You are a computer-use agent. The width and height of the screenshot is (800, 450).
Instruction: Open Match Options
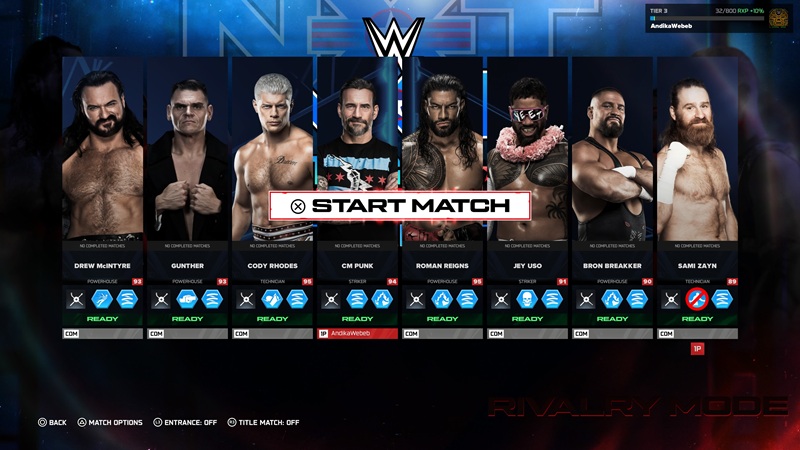[x=110, y=423]
